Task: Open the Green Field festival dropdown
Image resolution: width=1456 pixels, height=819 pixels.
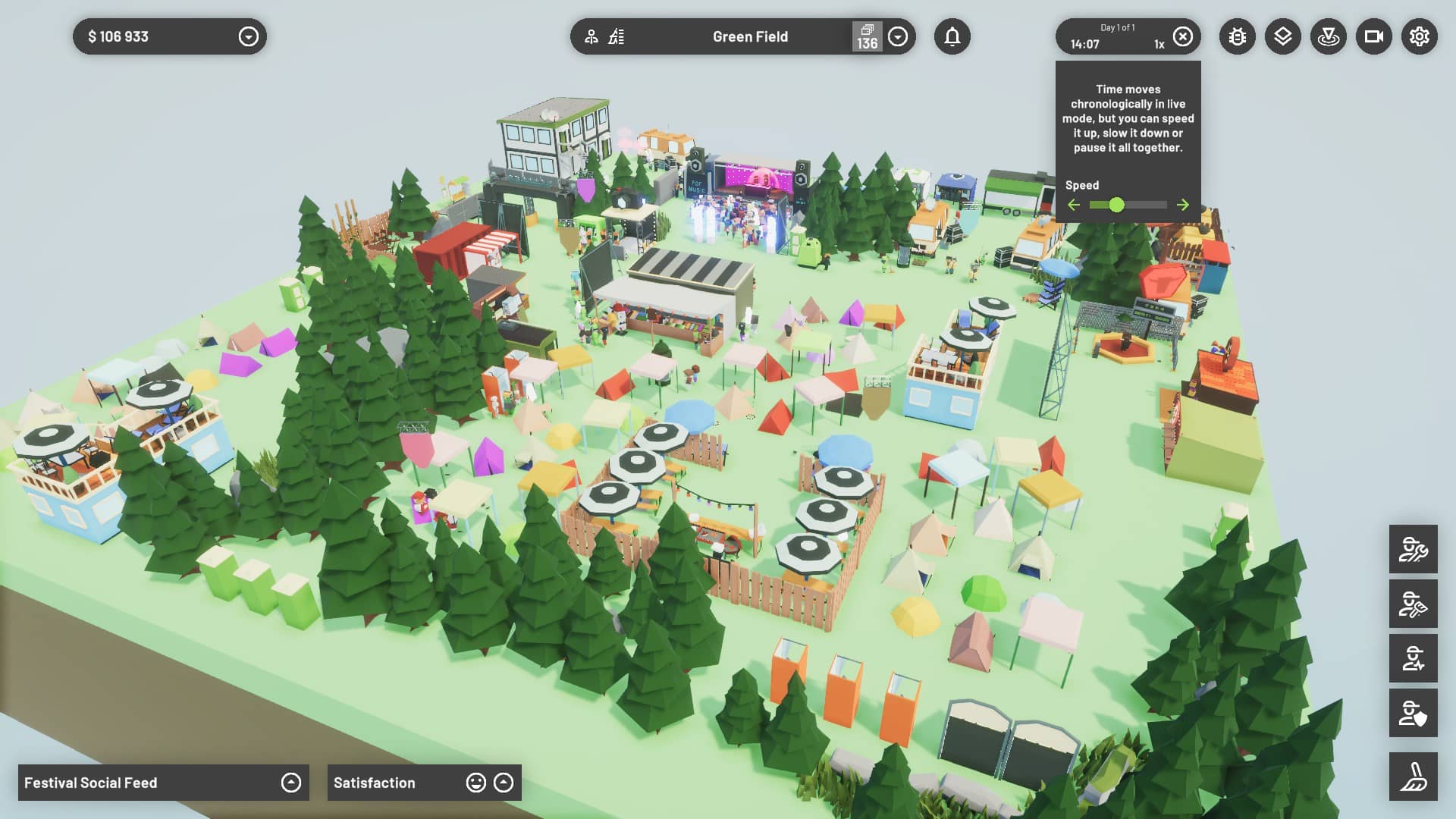Action: pyautogui.click(x=898, y=36)
